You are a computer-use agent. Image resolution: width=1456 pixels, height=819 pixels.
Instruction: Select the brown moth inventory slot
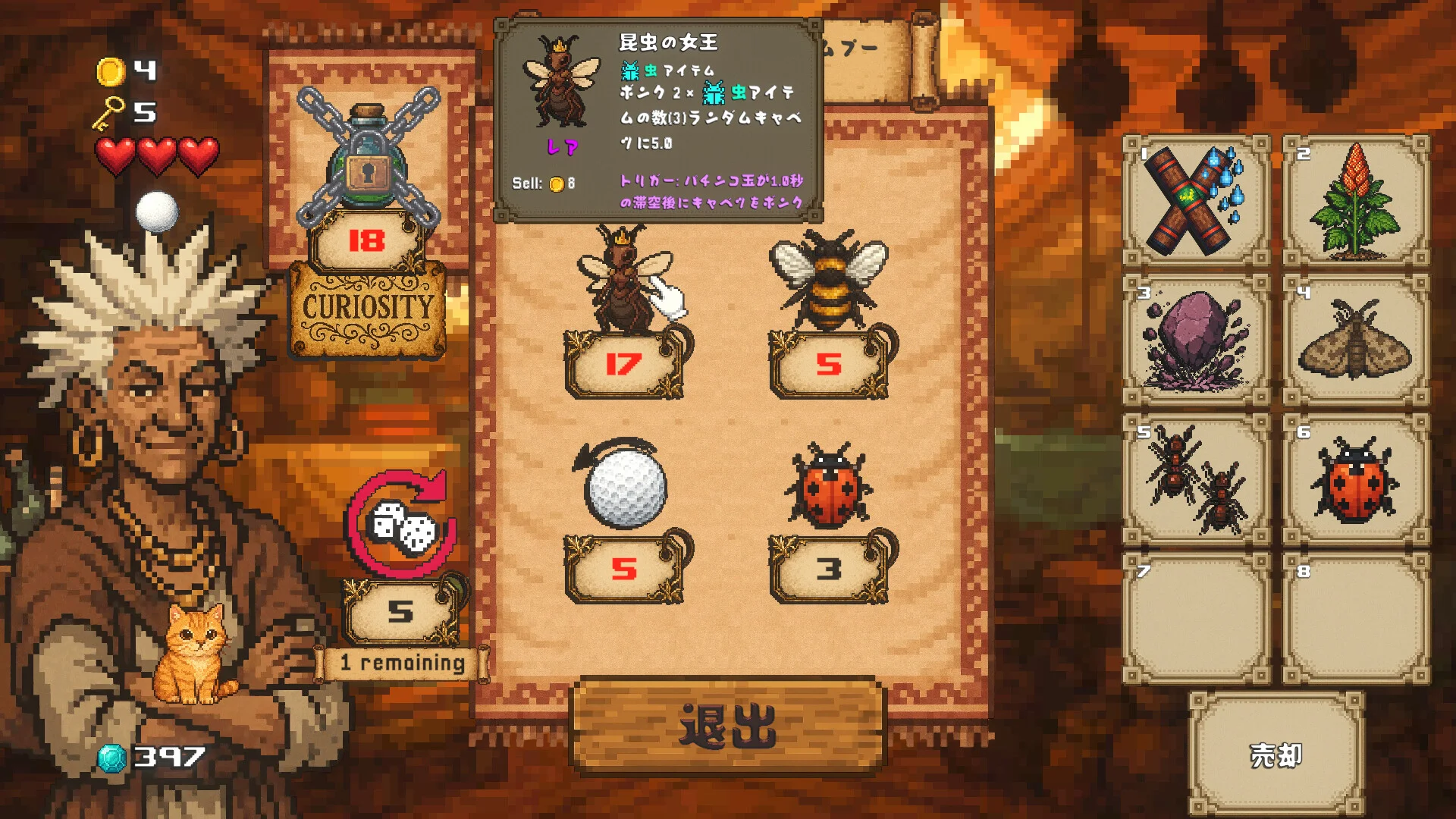point(1356,340)
